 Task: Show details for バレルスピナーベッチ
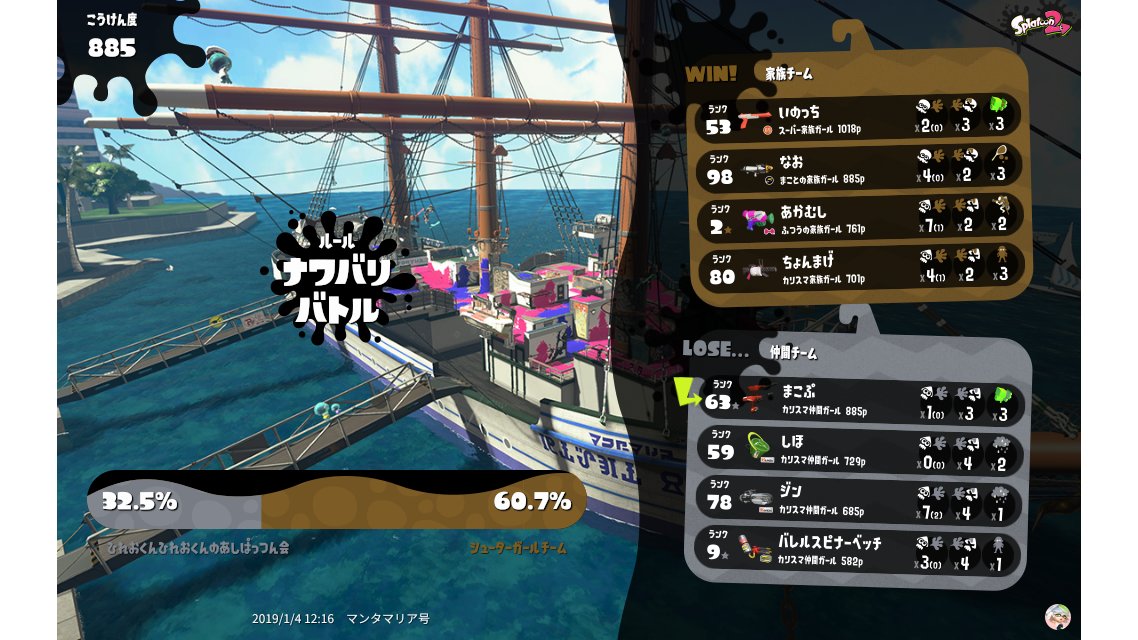pyautogui.click(x=860, y=549)
